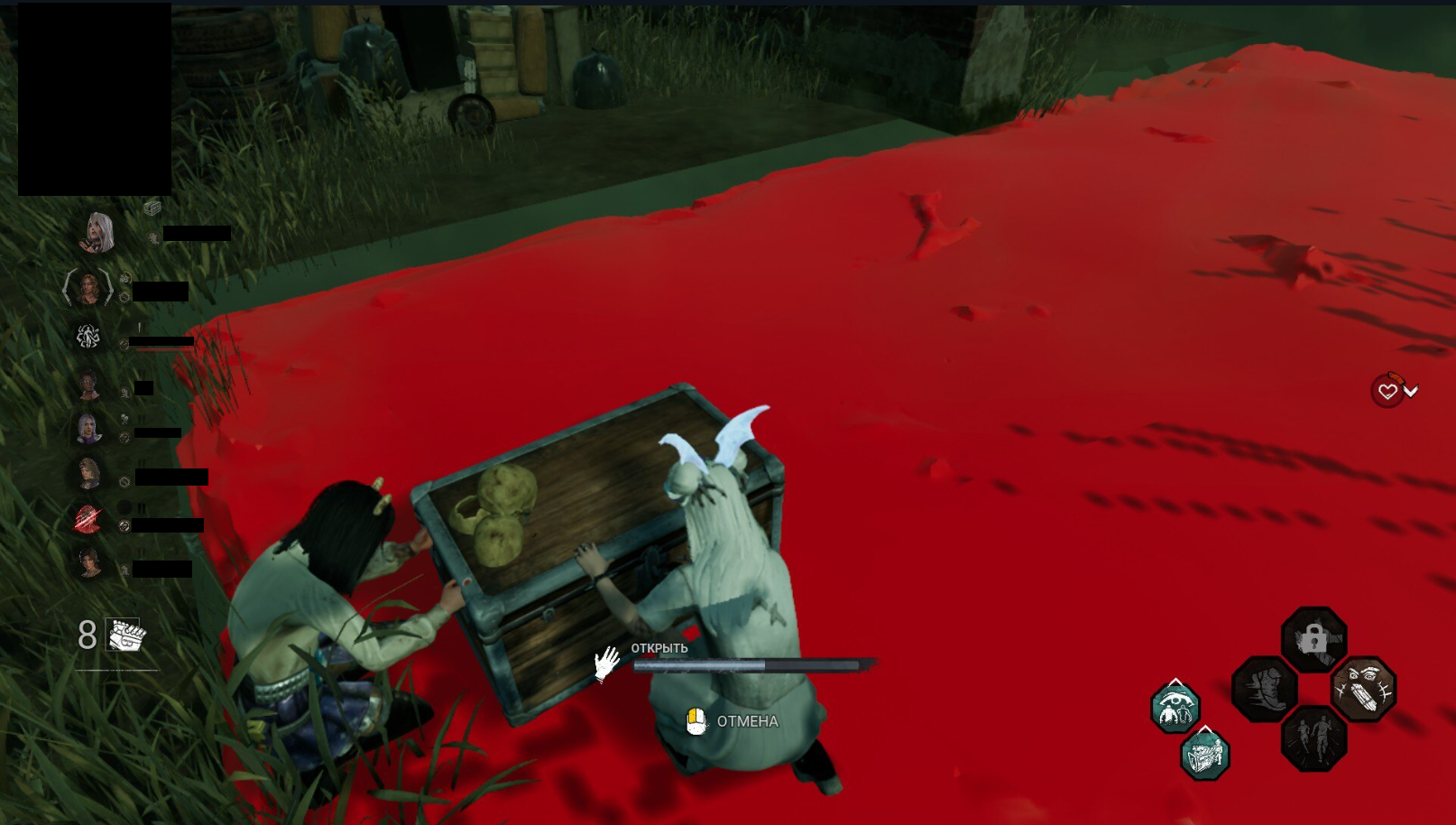This screenshot has width=1456, height=825.
Task: Open the two-runners perk icon
Action: tap(1313, 742)
